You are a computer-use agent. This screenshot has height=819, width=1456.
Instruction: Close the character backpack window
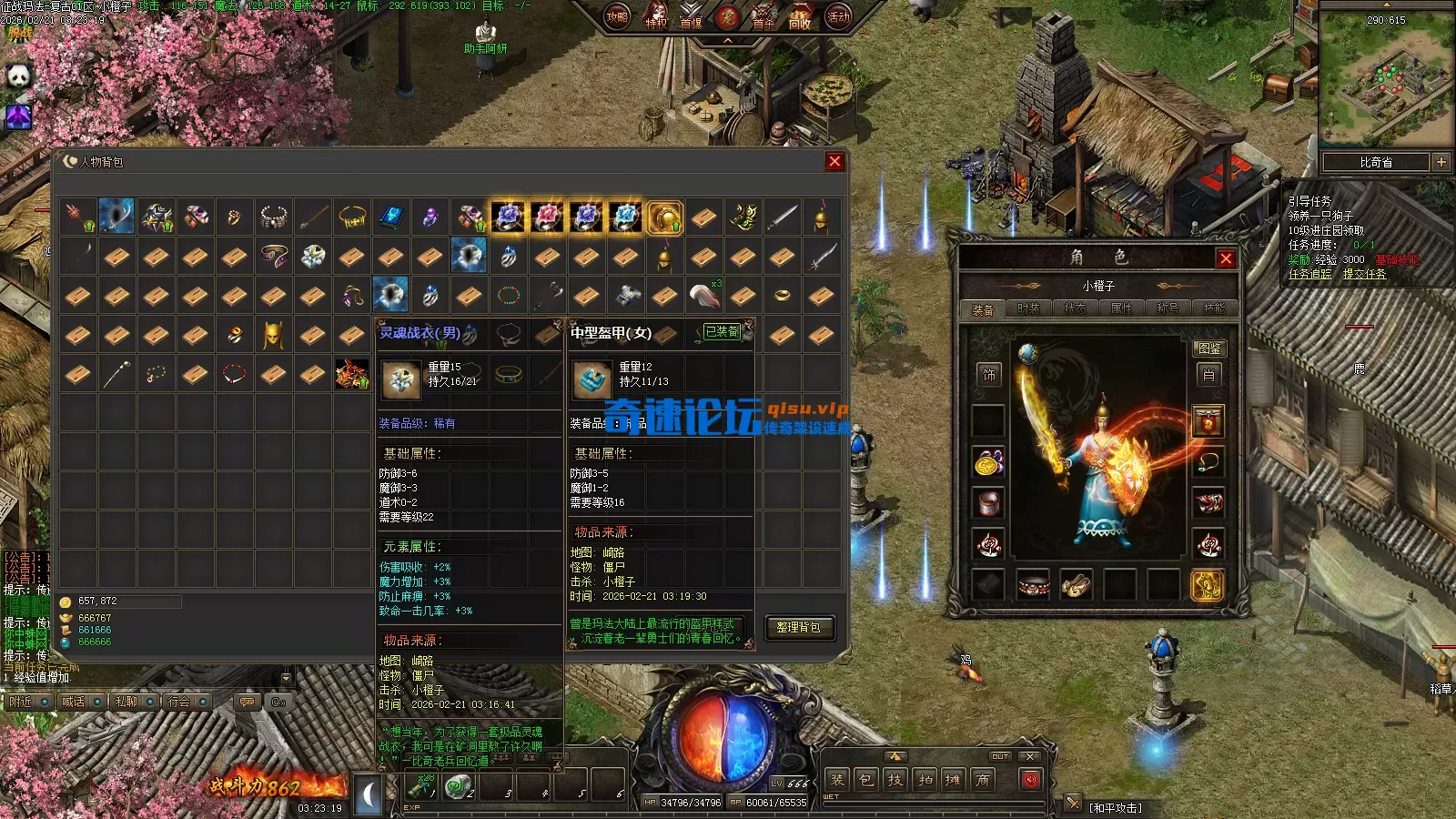tap(834, 162)
